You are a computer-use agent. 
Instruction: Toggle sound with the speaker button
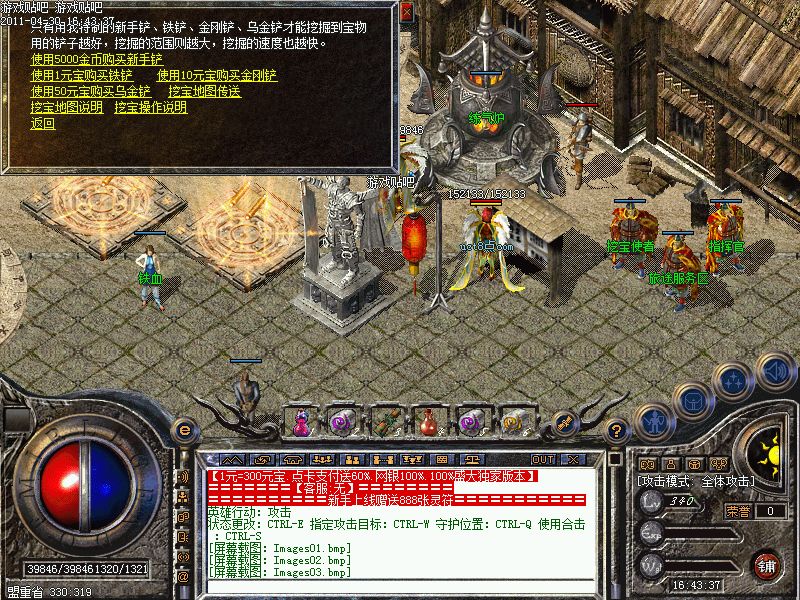pyautogui.click(x=774, y=370)
